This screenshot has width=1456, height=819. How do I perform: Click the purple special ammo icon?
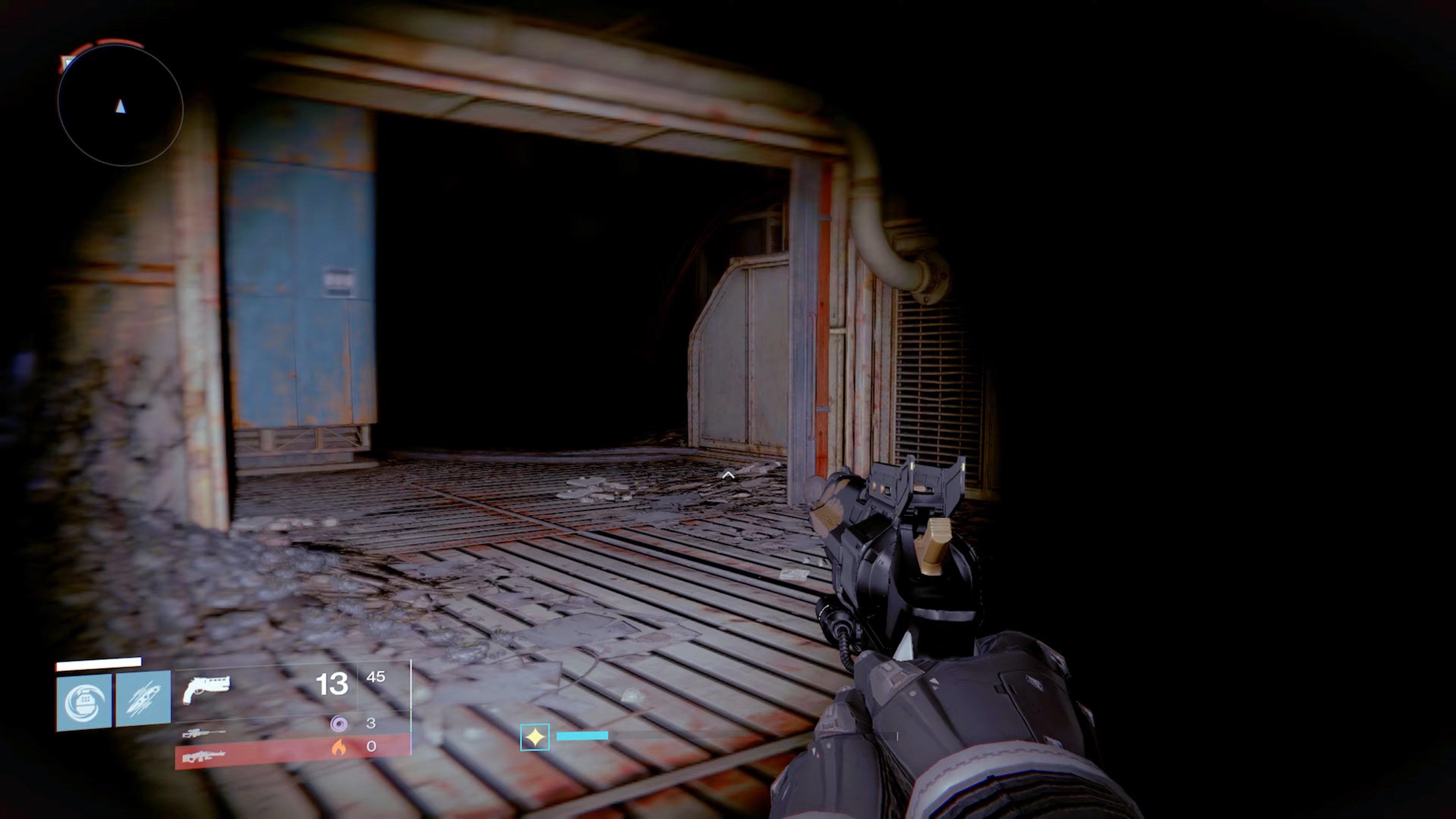coord(339,723)
